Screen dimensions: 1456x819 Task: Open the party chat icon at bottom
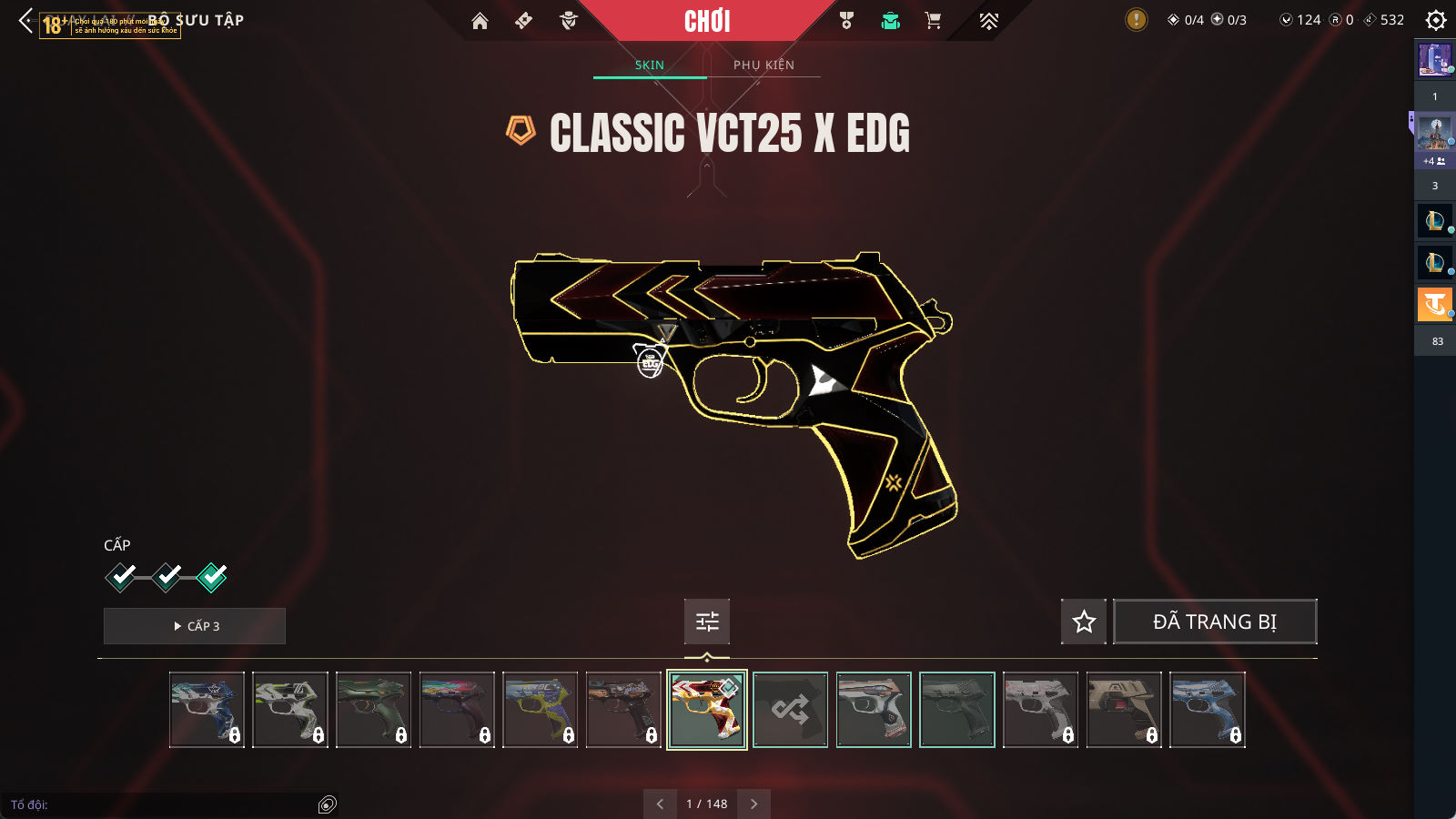tap(328, 804)
